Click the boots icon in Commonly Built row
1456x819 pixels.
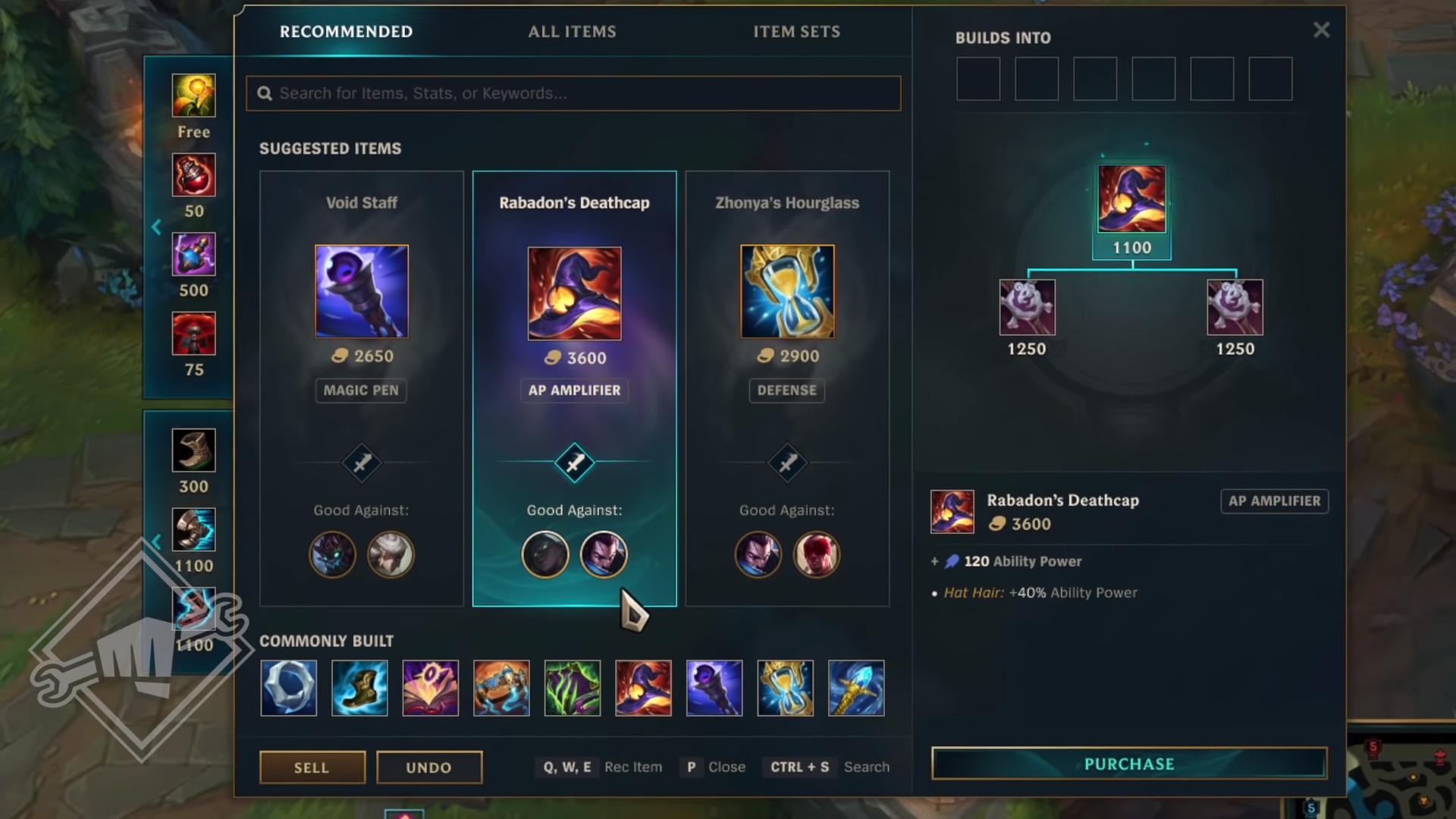coord(359,688)
